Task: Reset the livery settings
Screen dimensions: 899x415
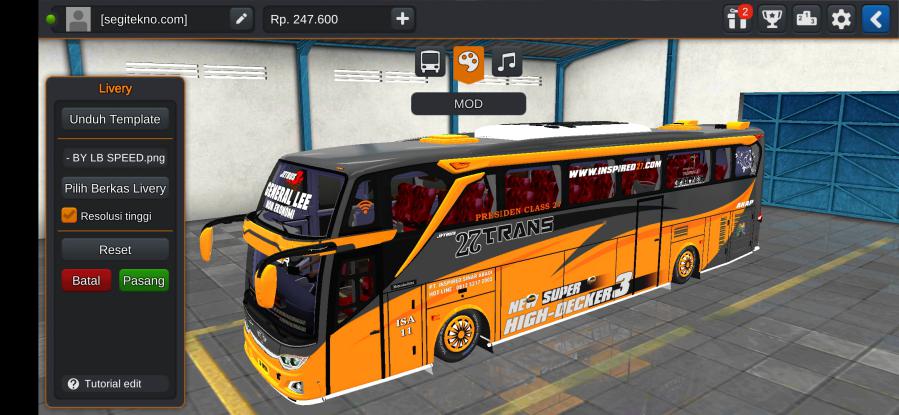Action: [x=114, y=249]
